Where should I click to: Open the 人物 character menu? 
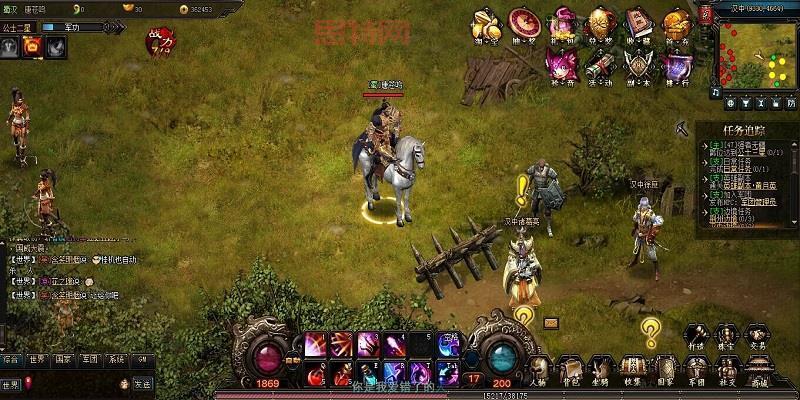click(540, 368)
